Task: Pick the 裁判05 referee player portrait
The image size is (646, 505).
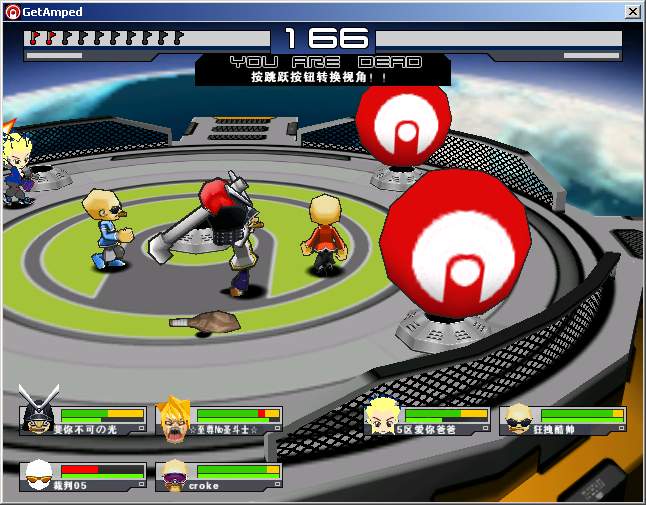Action: click(37, 473)
